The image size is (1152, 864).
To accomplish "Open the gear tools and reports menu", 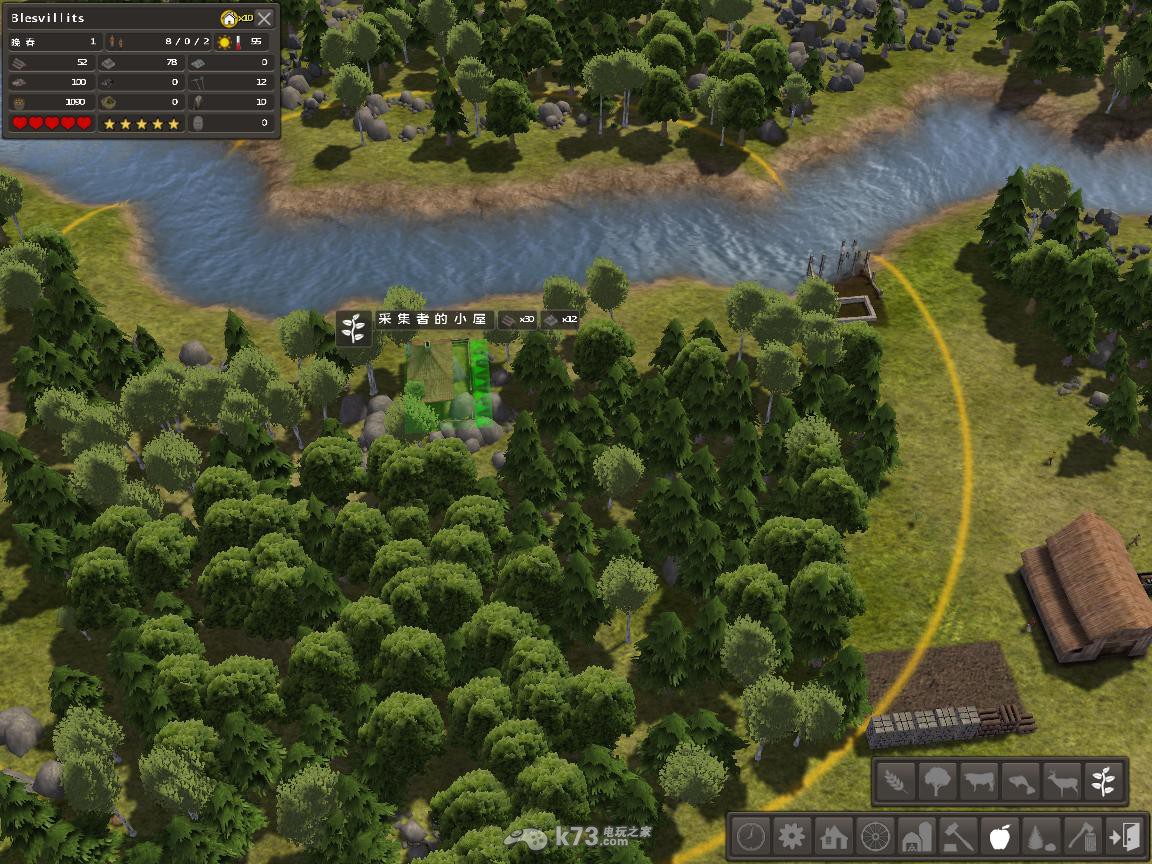I will pyautogui.click(x=792, y=835).
